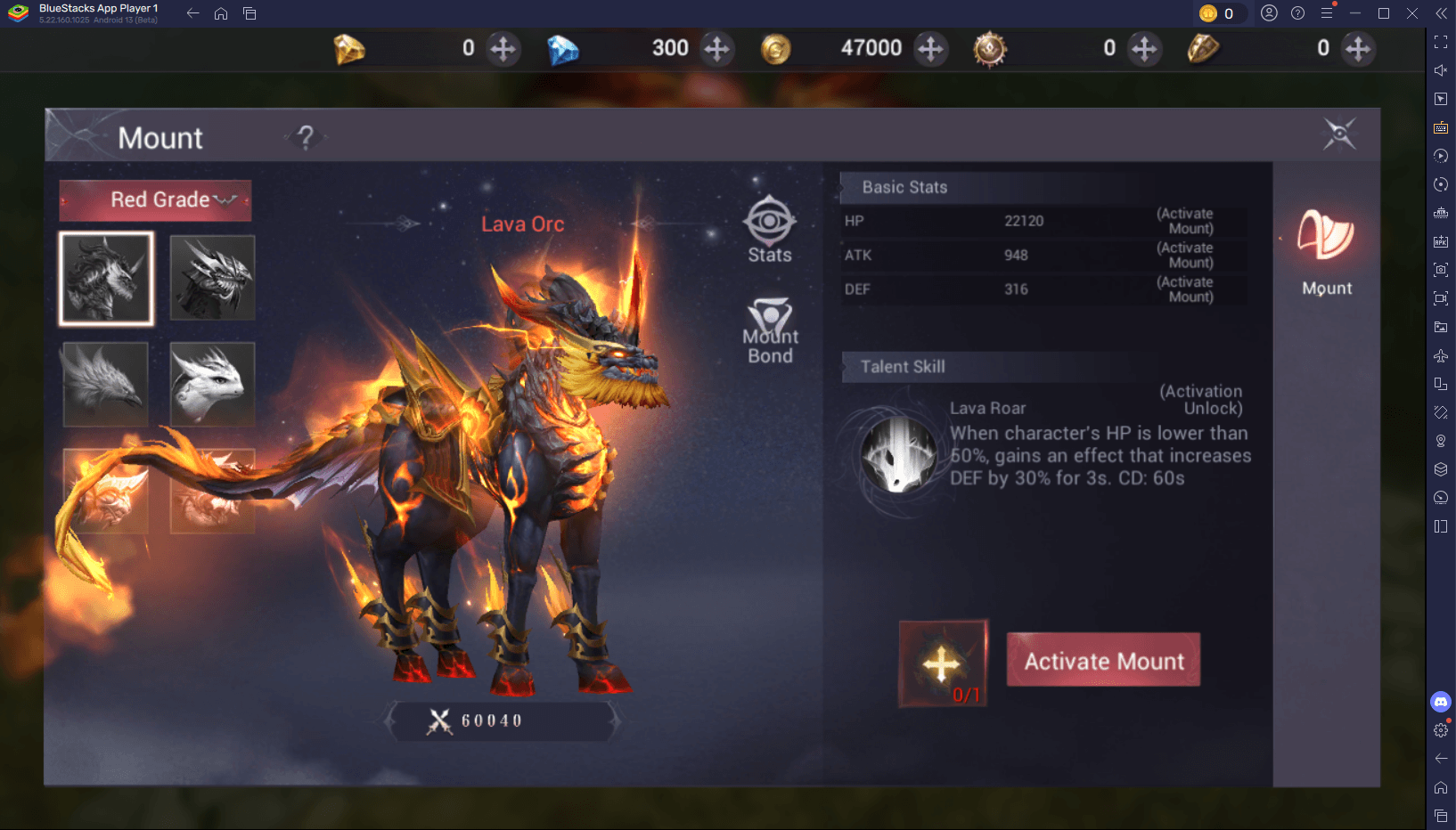Add more blue diamonds
The width and height of the screenshot is (1456, 830).
[716, 48]
